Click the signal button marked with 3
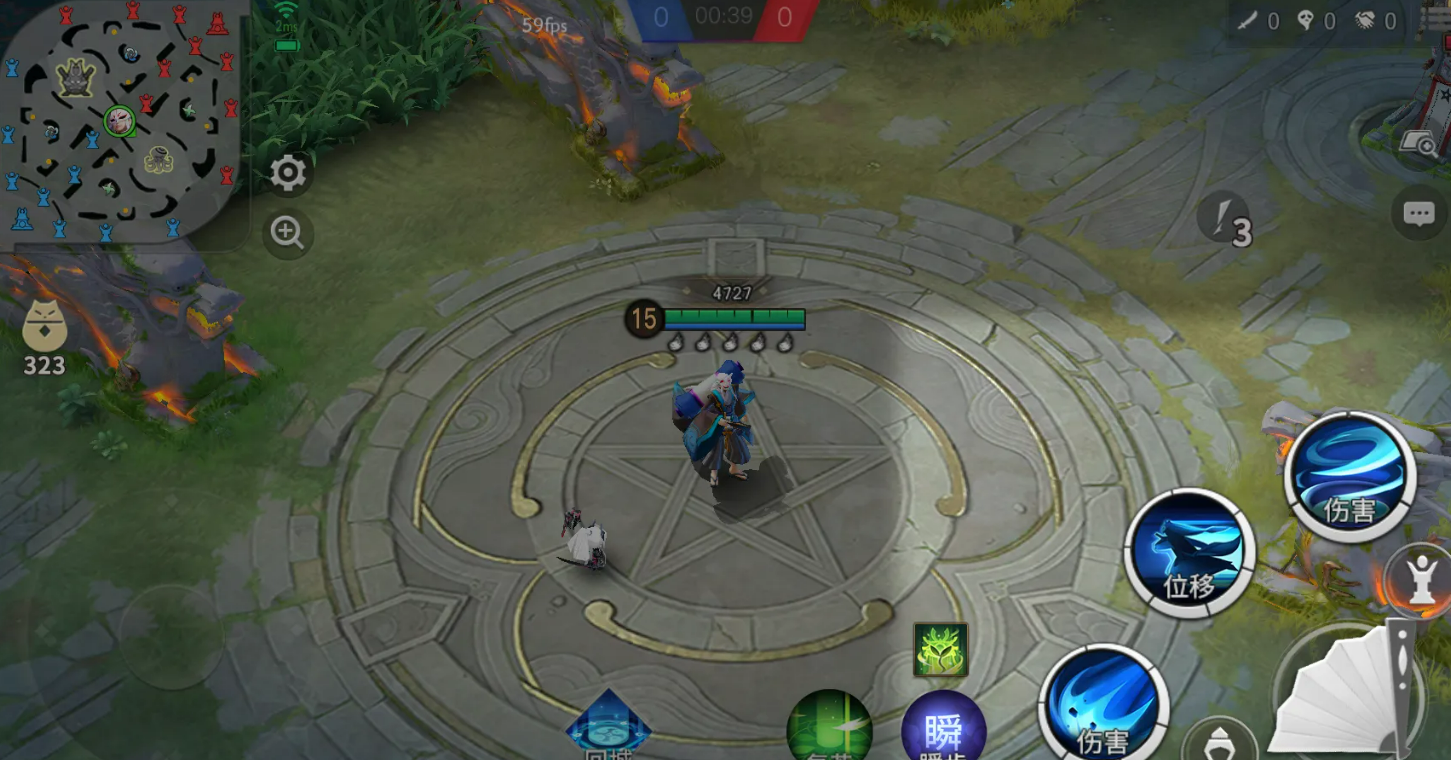The width and height of the screenshot is (1451, 760). (x=1226, y=219)
